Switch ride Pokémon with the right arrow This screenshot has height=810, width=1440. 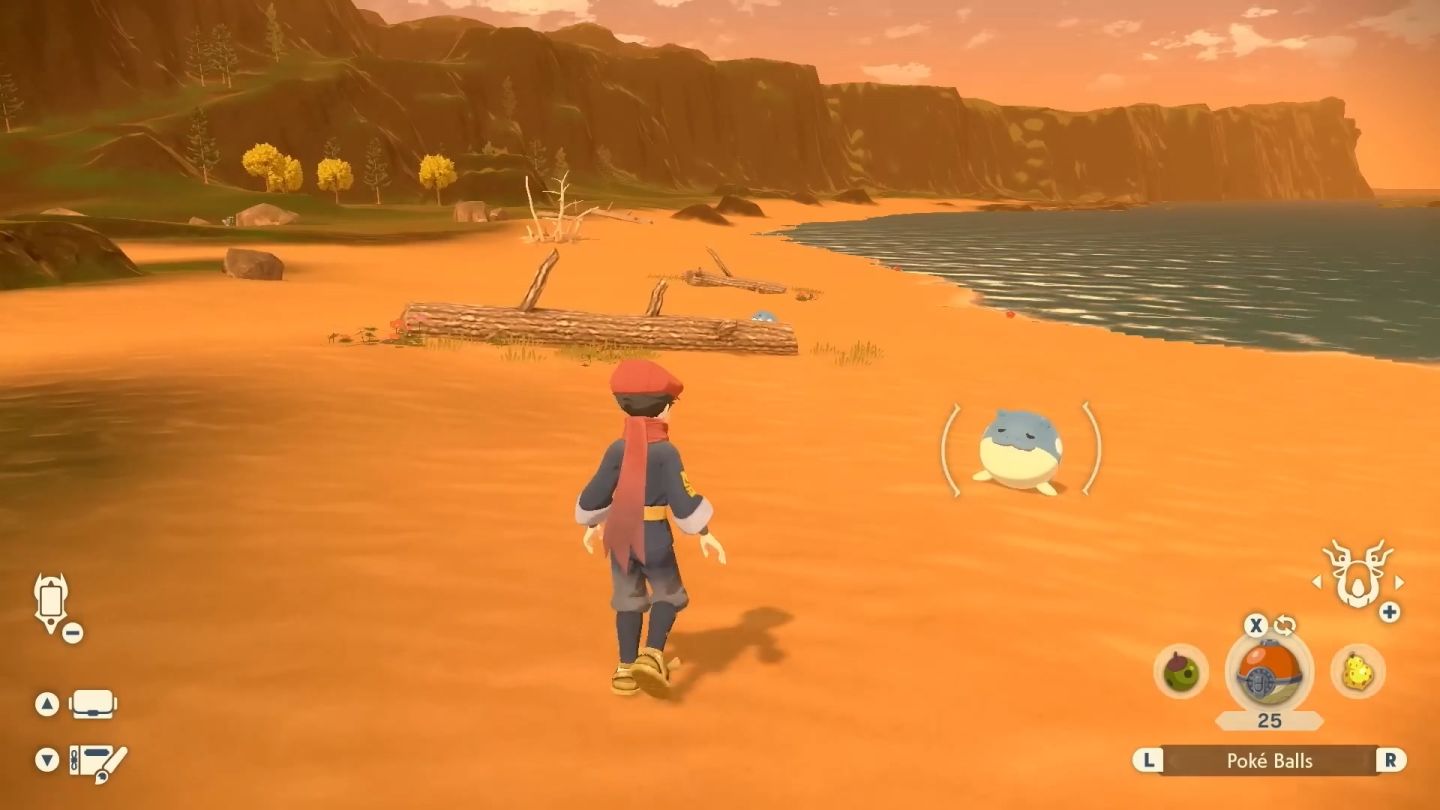(1399, 582)
